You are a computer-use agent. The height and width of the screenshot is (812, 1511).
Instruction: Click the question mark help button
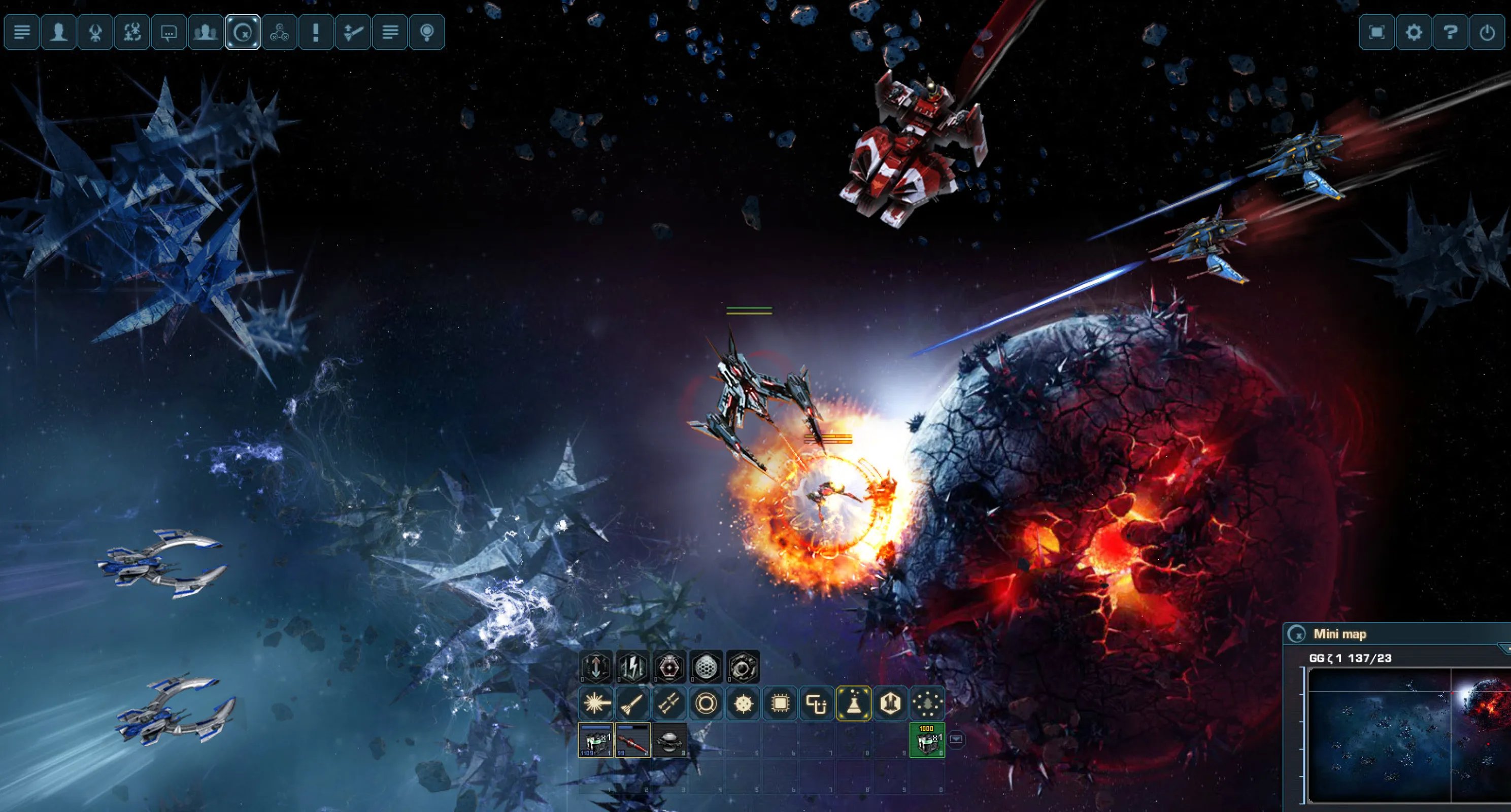click(1450, 31)
